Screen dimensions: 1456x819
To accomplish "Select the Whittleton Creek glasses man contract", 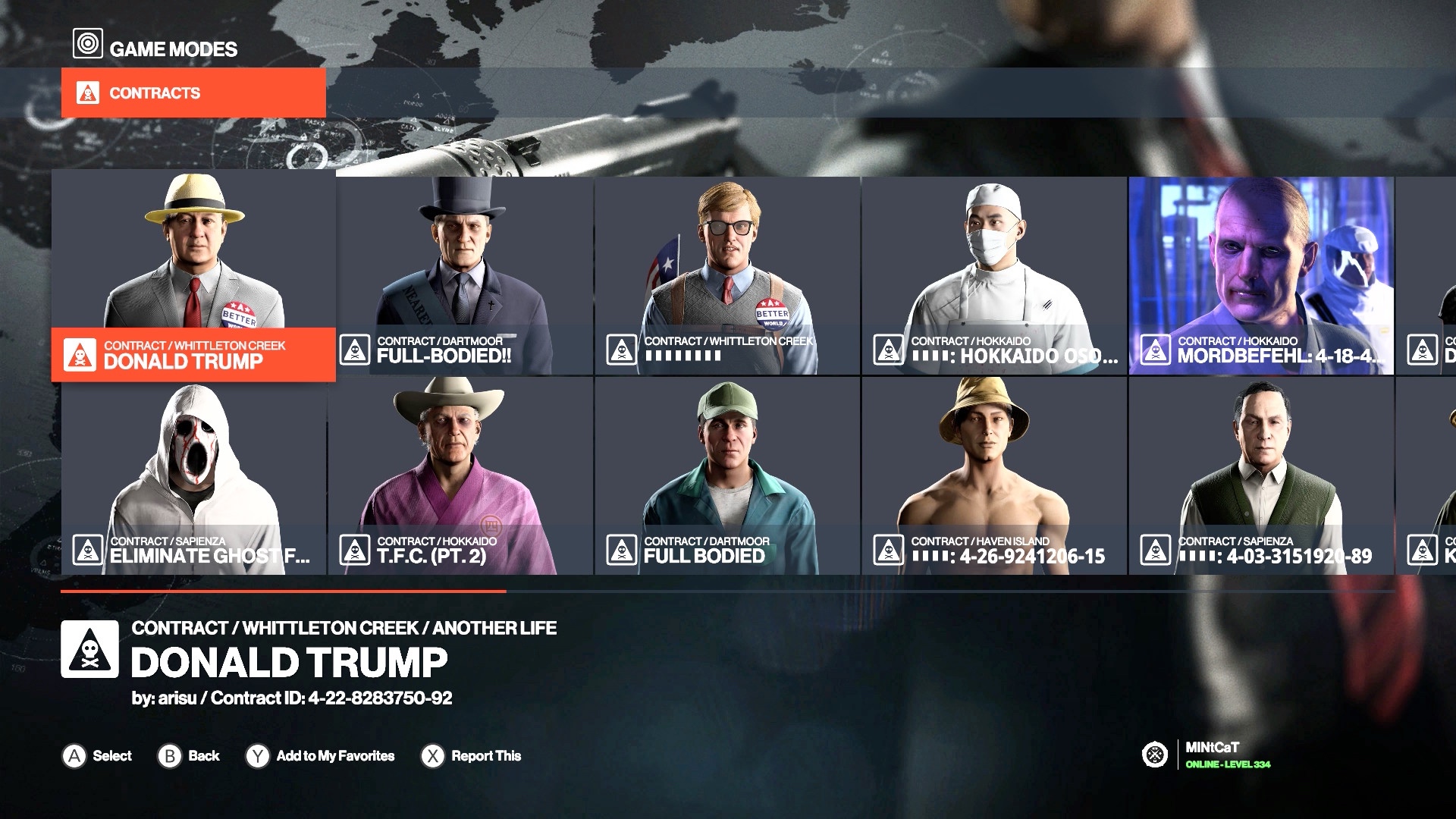I will (x=727, y=276).
